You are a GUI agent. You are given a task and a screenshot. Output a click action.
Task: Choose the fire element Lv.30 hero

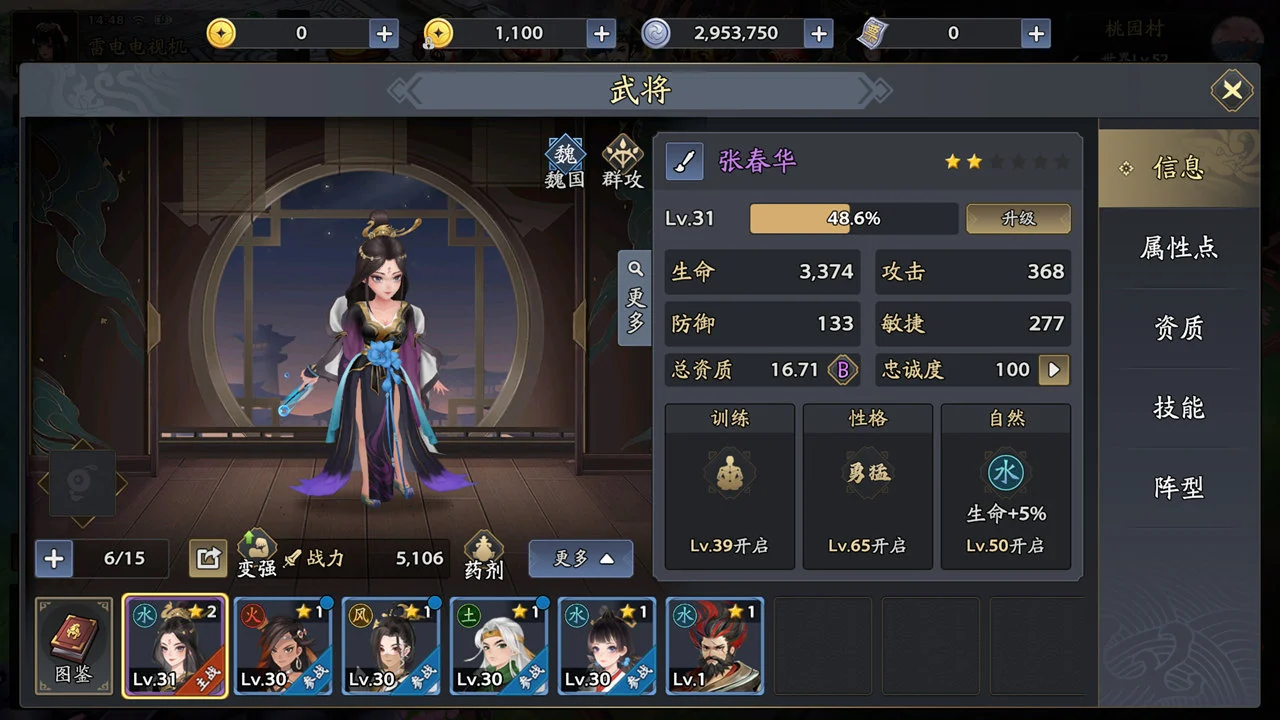click(283, 646)
